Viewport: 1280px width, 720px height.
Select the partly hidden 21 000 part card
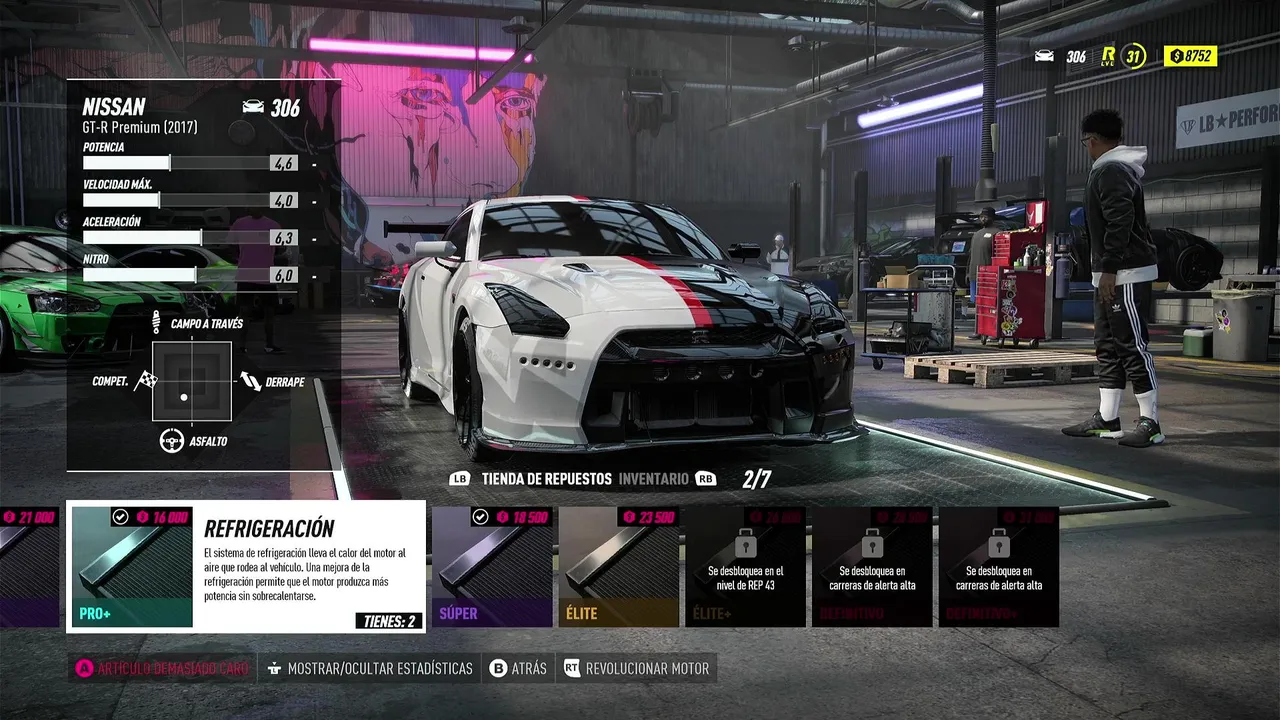point(29,566)
